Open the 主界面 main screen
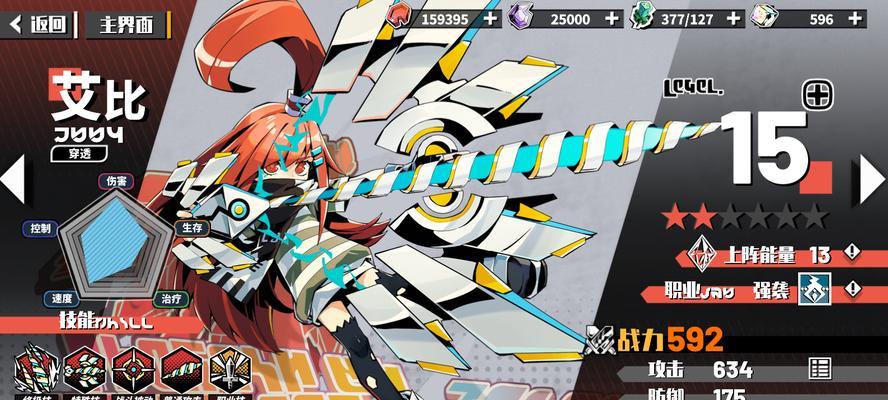This screenshot has width=888, height=400. click(125, 22)
